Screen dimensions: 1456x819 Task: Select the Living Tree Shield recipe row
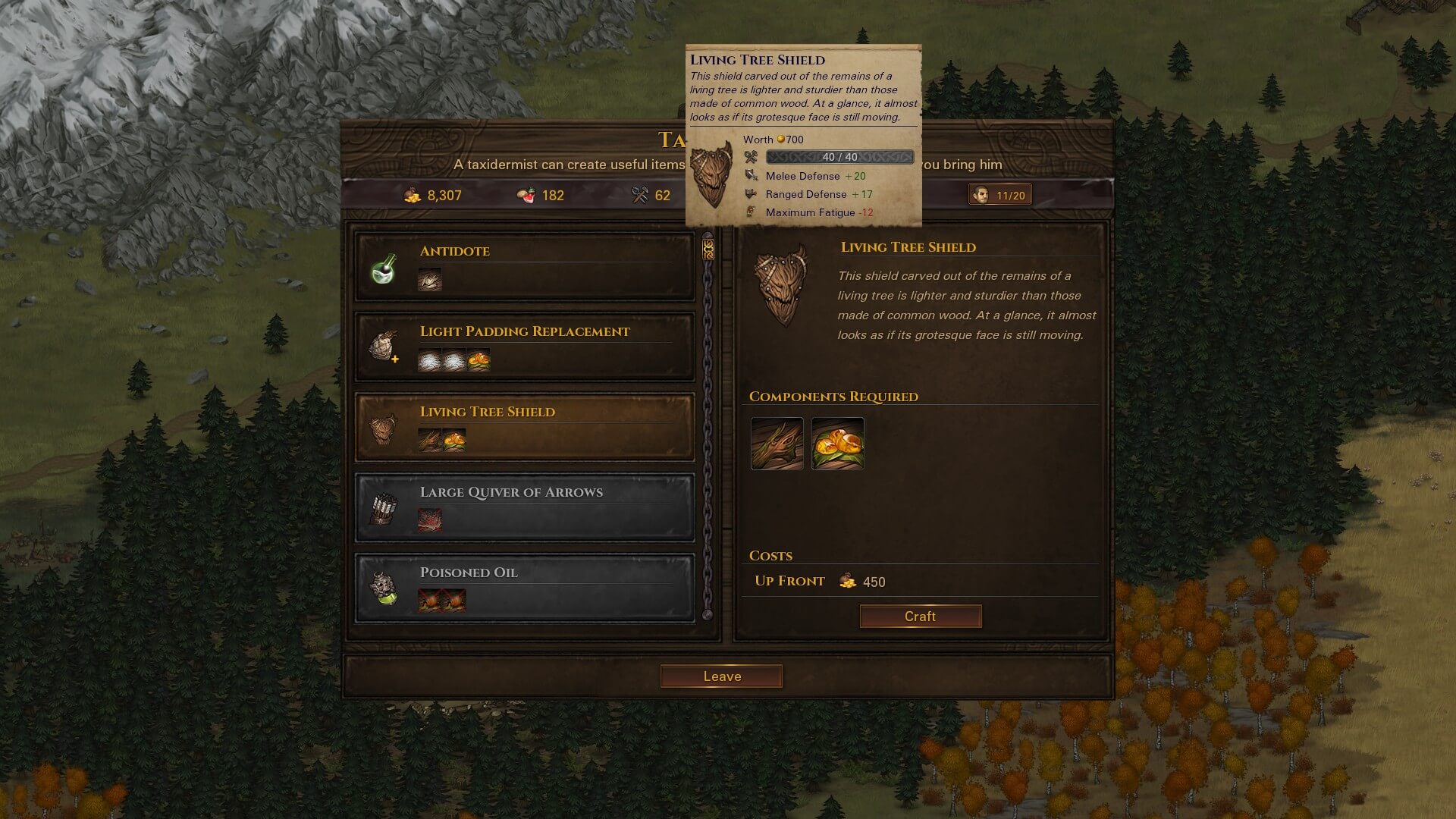click(524, 428)
